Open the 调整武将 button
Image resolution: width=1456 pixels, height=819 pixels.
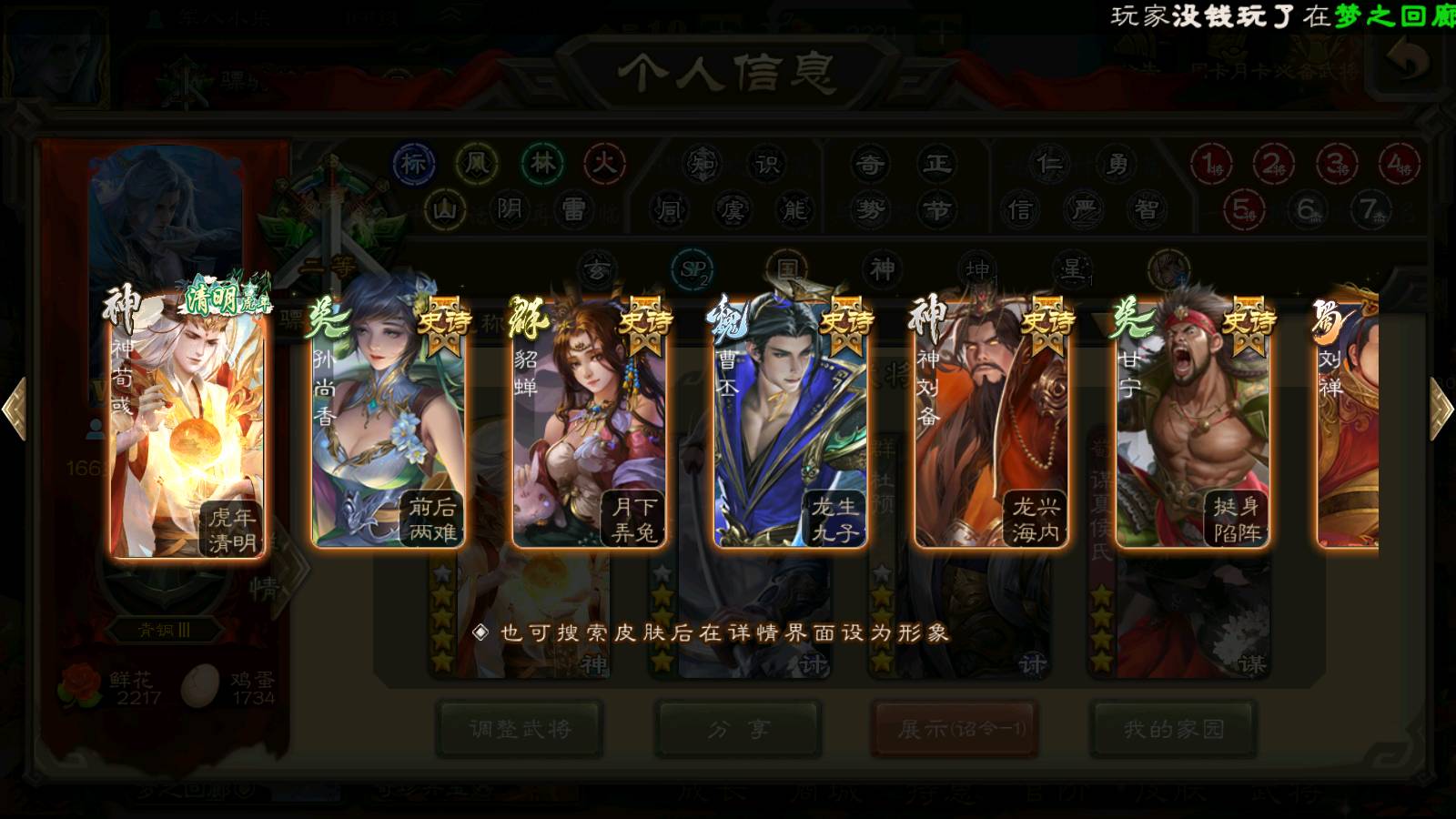[x=520, y=729]
